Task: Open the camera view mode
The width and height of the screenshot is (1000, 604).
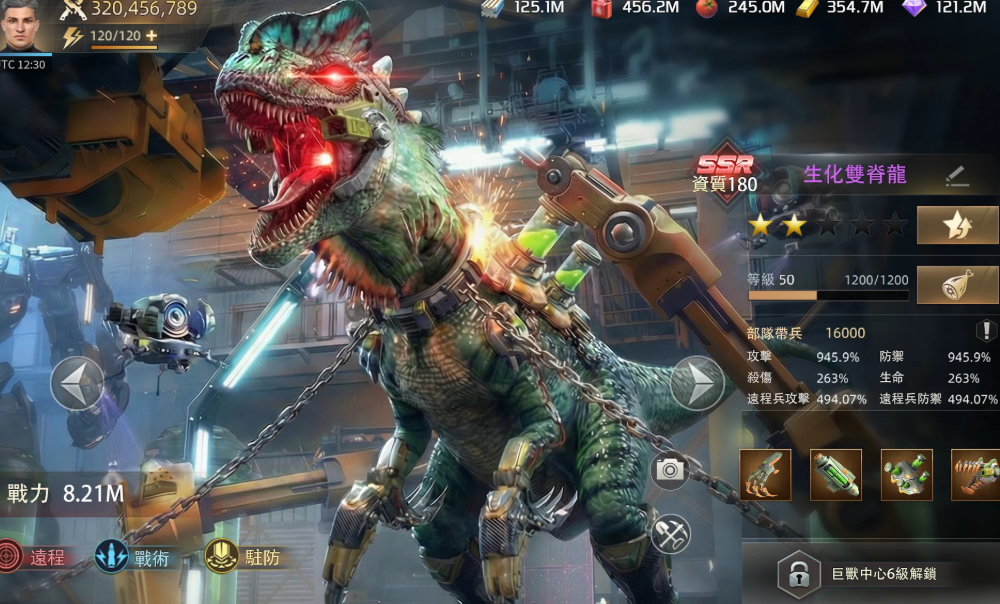Action: [670, 471]
